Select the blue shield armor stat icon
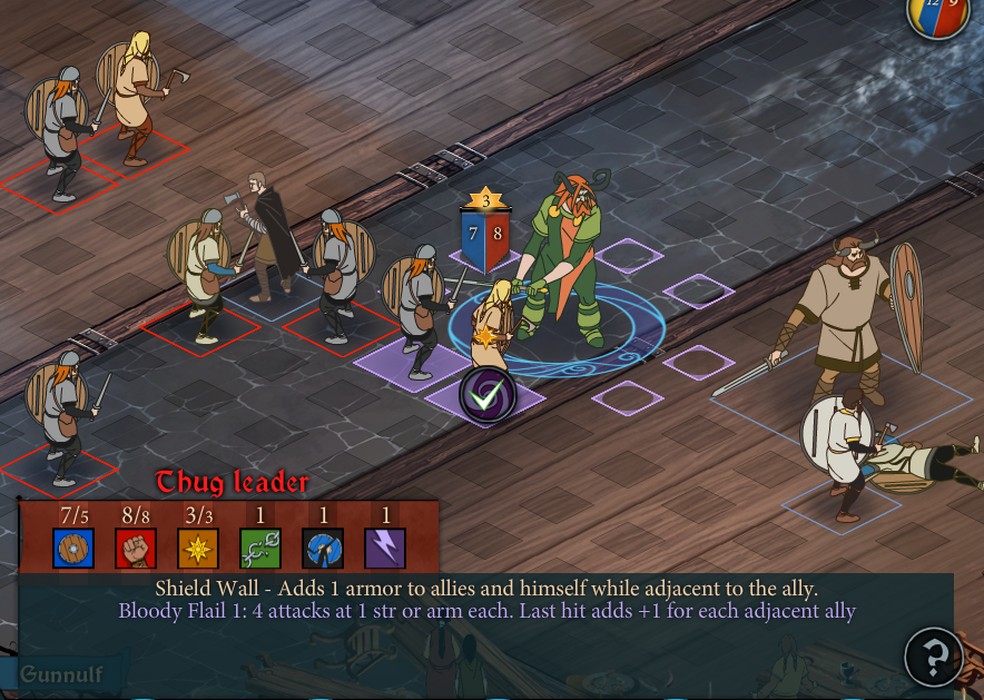The height and width of the screenshot is (700, 984). pyautogui.click(x=74, y=548)
